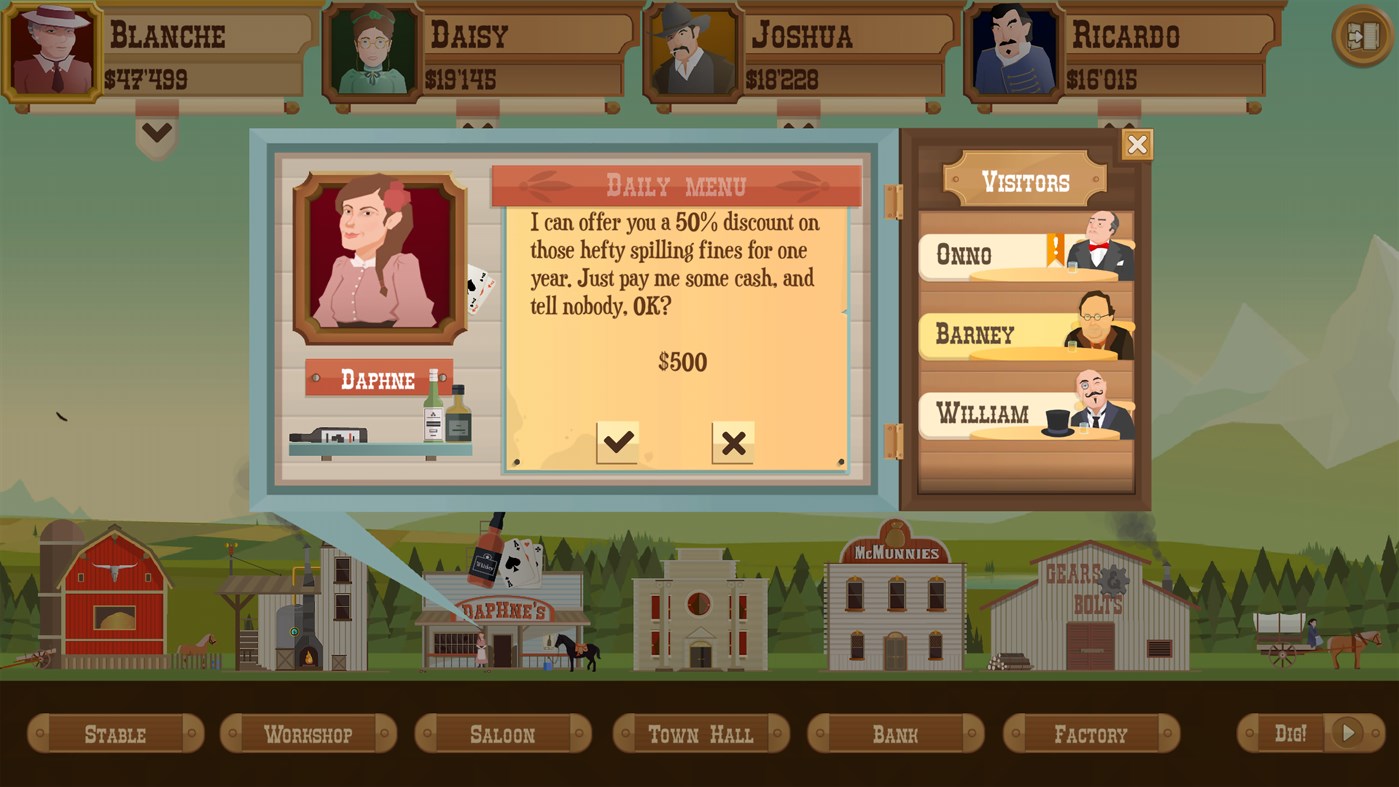Expand Blanche's stats with the chevron

pyautogui.click(x=156, y=131)
